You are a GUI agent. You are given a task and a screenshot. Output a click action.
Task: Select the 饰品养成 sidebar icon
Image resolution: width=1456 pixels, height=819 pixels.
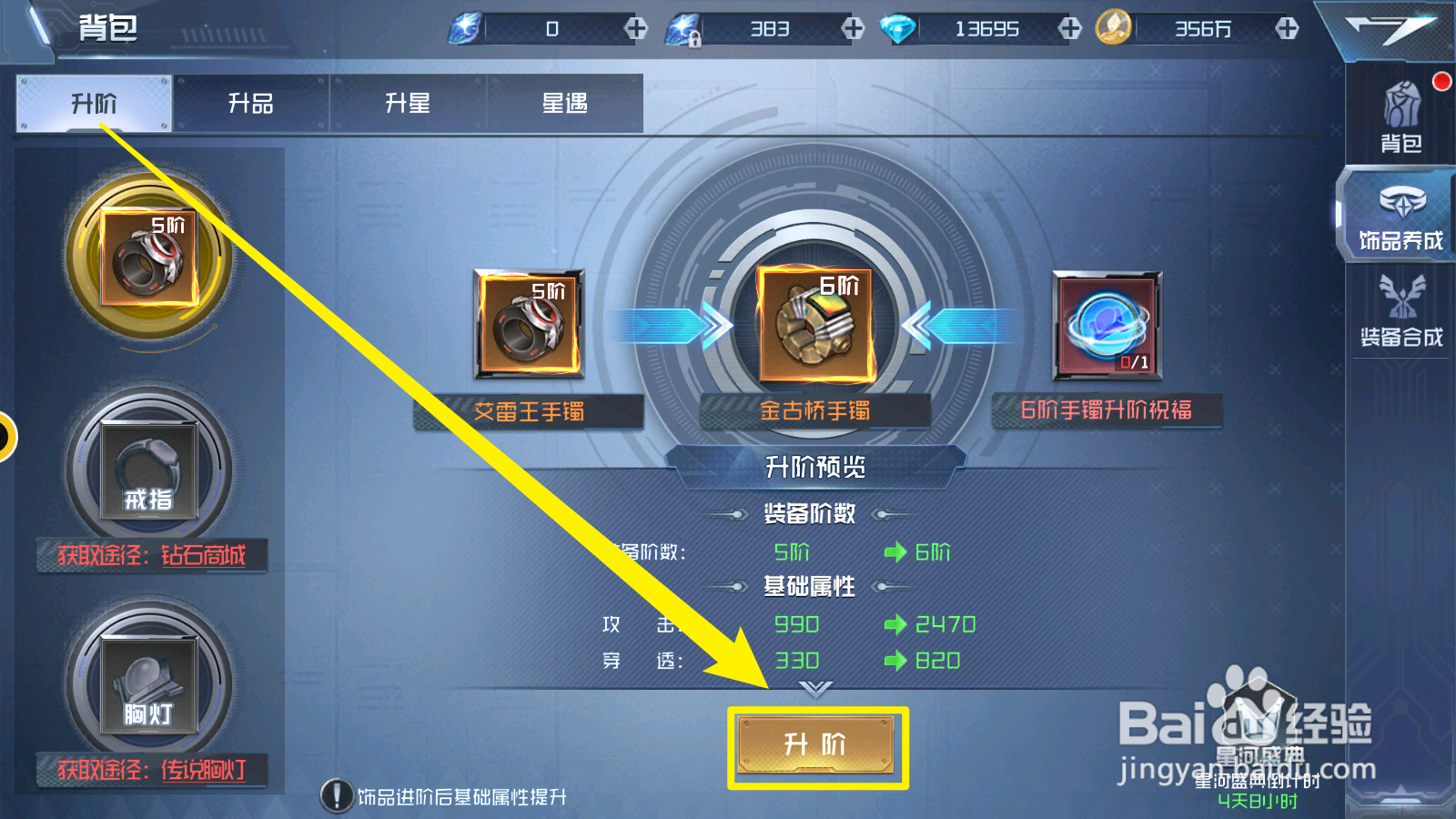1399,216
